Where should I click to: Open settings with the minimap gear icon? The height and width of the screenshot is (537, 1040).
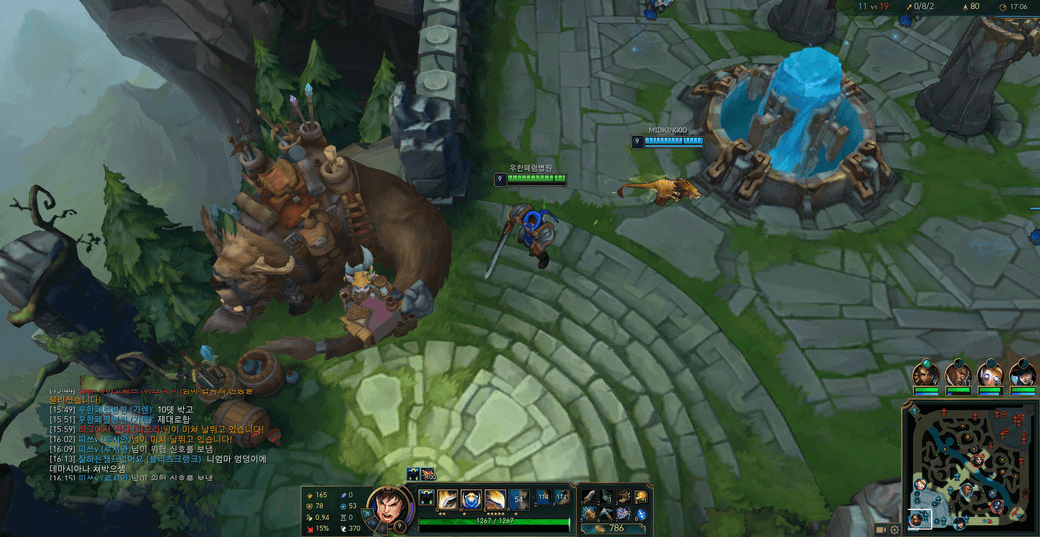[x=894, y=529]
